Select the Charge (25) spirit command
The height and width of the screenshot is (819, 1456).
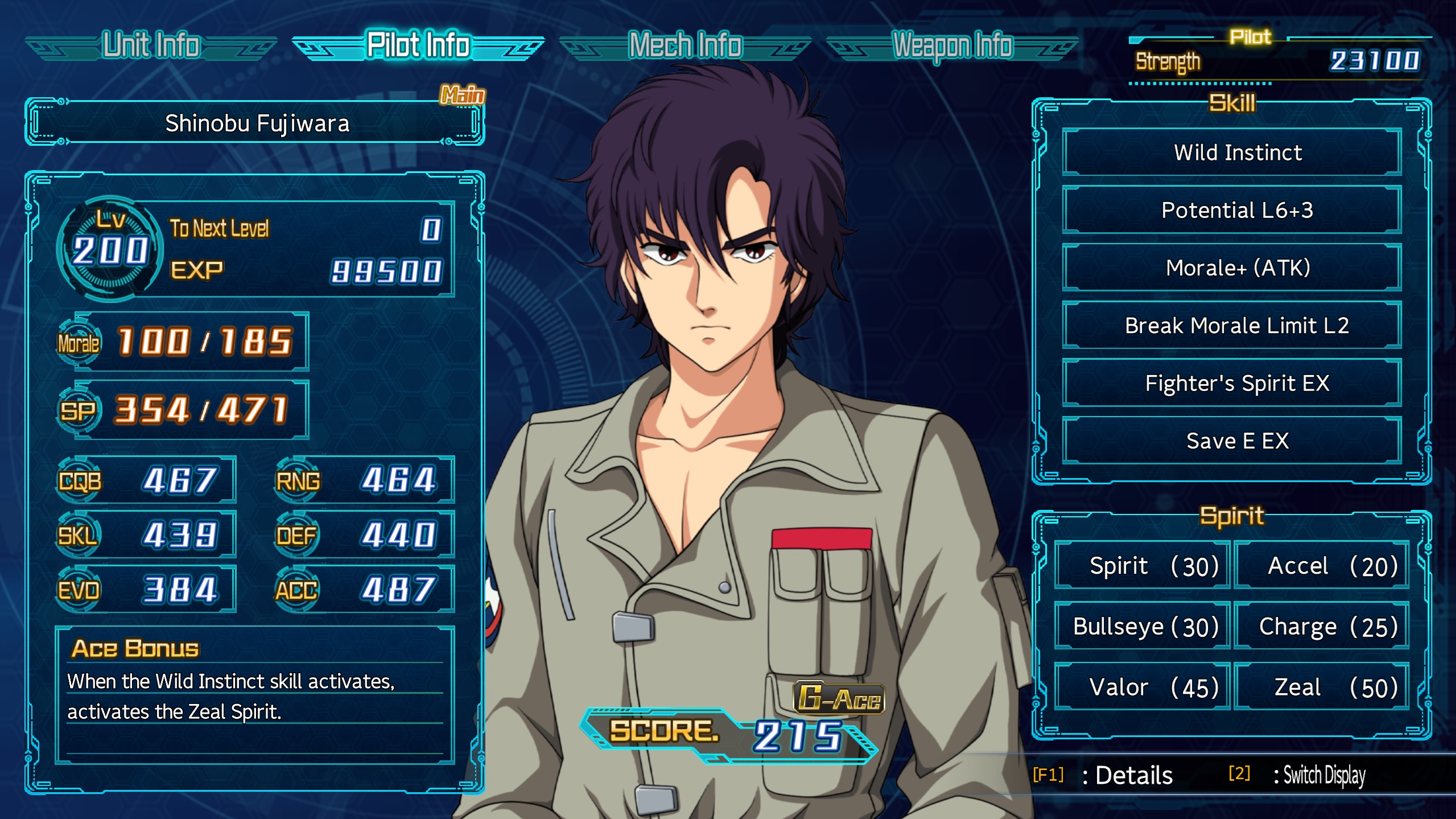(1322, 627)
